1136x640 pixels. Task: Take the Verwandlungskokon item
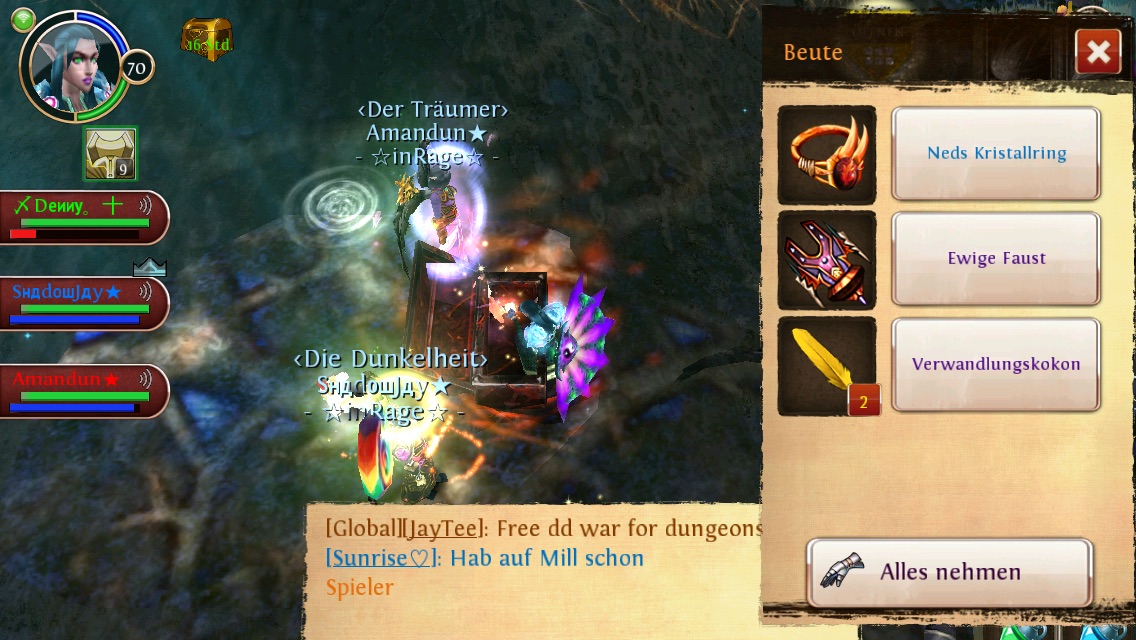[996, 364]
